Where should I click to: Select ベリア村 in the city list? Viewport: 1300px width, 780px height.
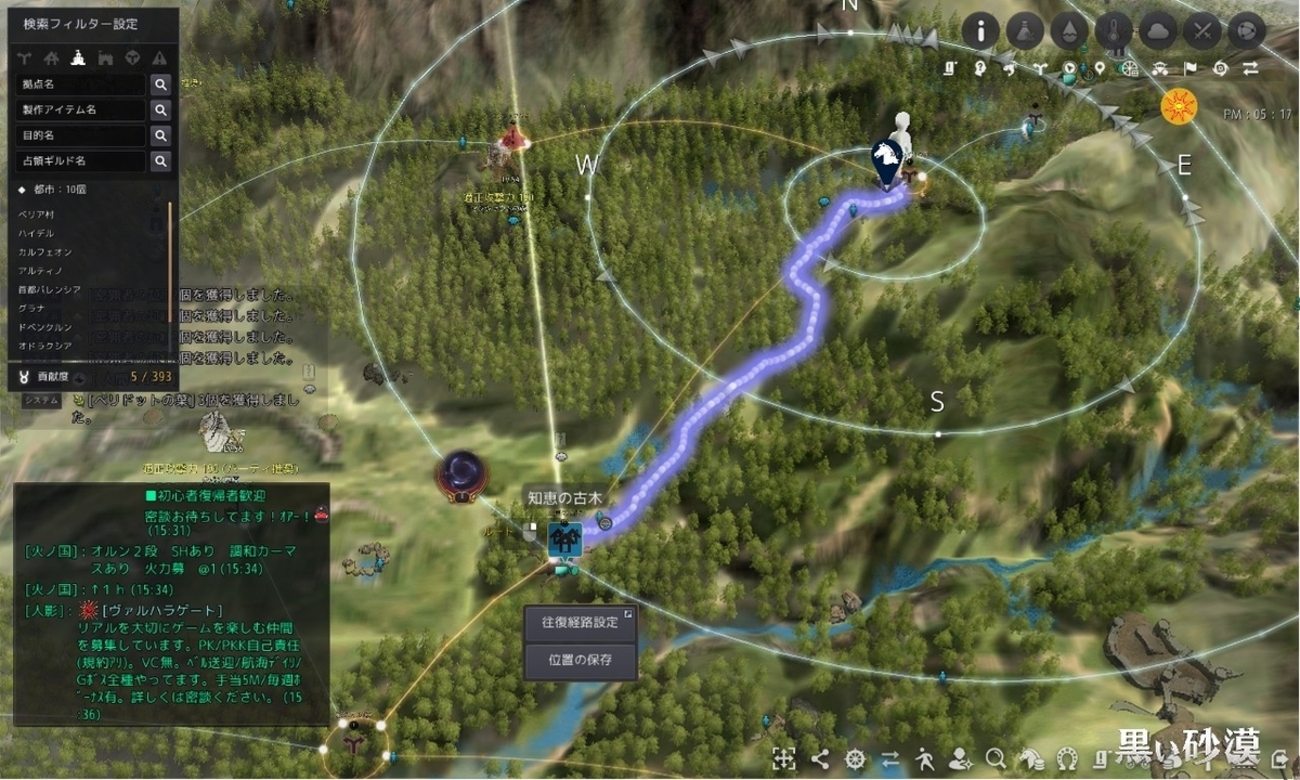(x=36, y=215)
